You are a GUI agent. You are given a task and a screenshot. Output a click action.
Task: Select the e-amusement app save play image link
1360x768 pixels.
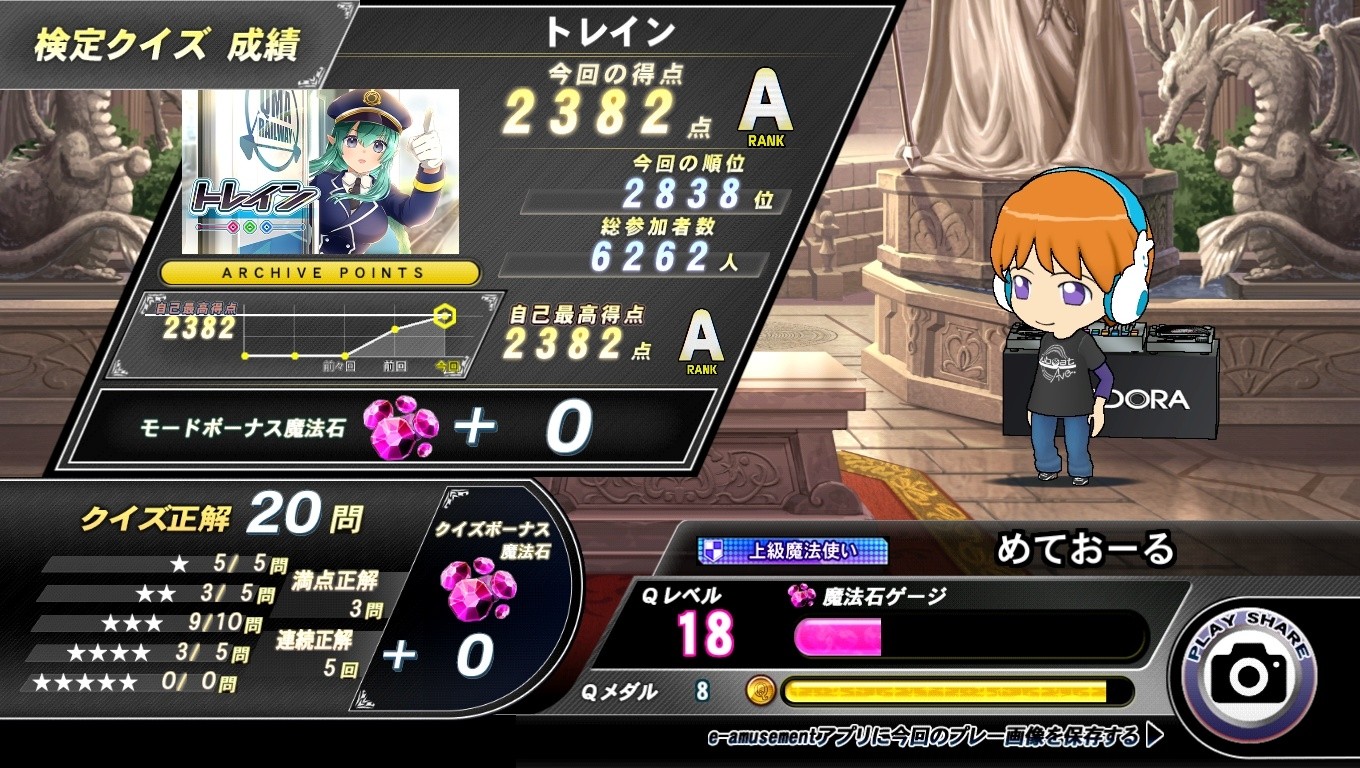(933, 738)
